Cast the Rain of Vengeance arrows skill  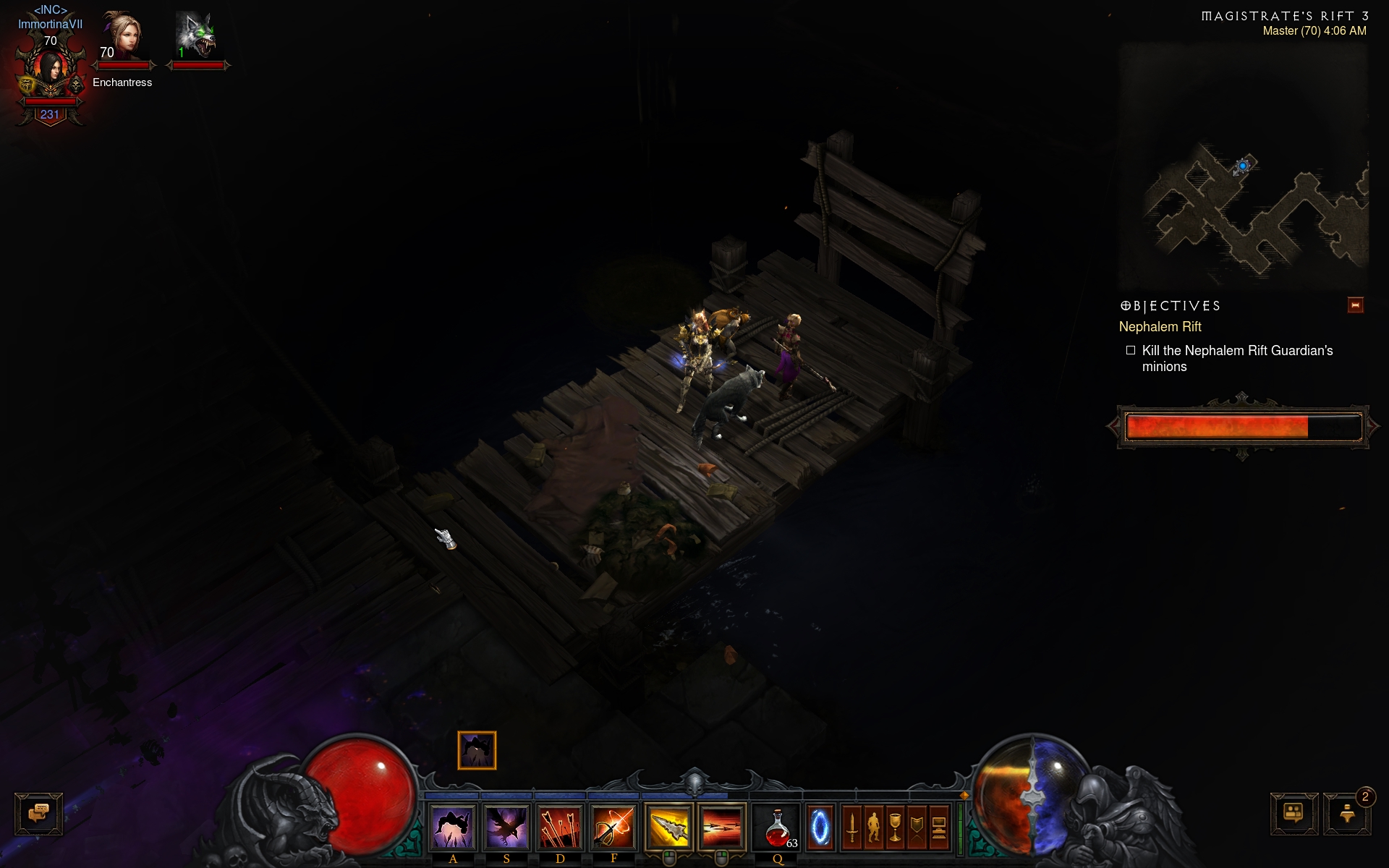pyautogui.click(x=560, y=827)
